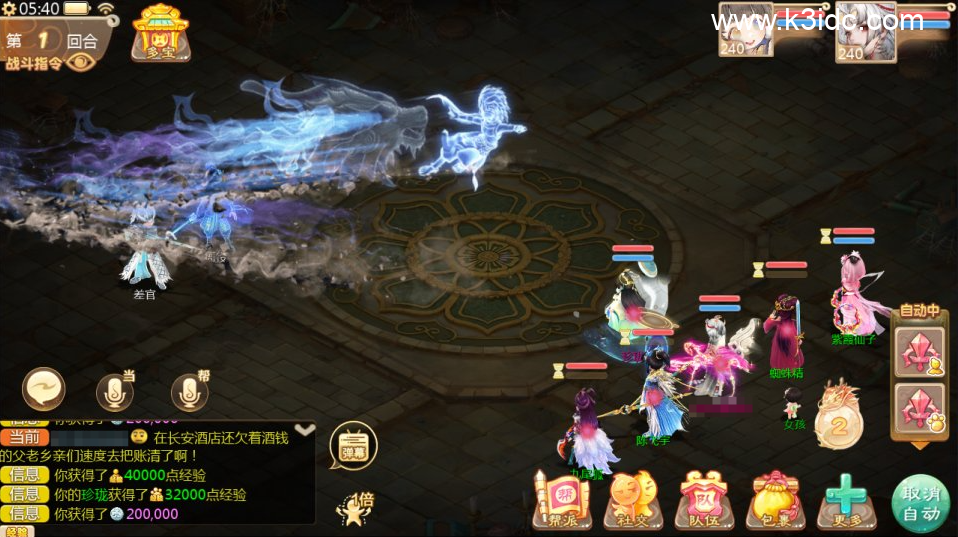Image resolution: width=958 pixels, height=537 pixels.
Task: Open the 包裹 inventory bag
Action: 777,500
